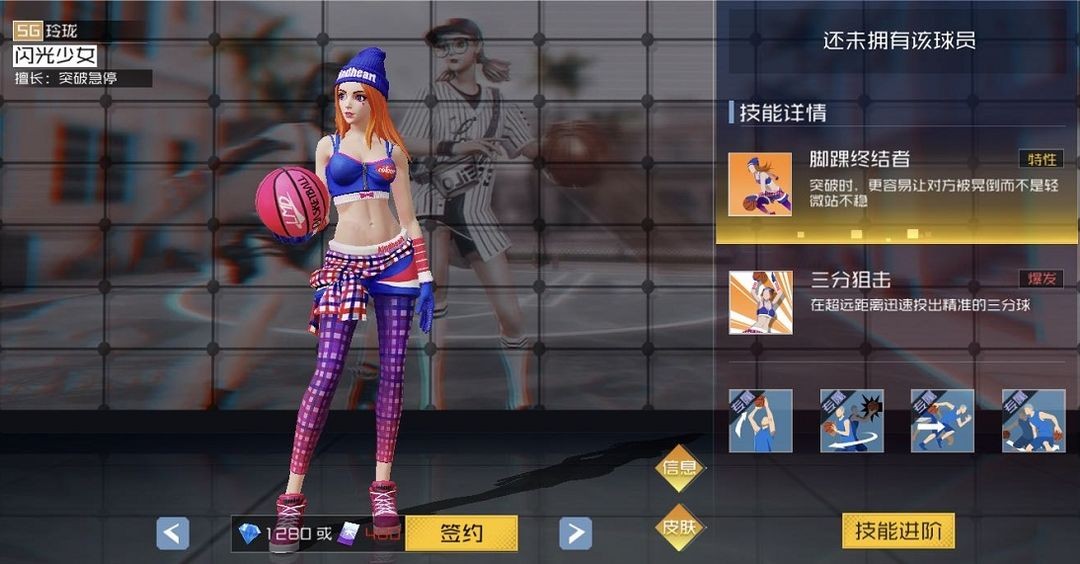1080x564 pixels.
Task: Choose the last dribble drive skill icon
Action: [1033, 421]
